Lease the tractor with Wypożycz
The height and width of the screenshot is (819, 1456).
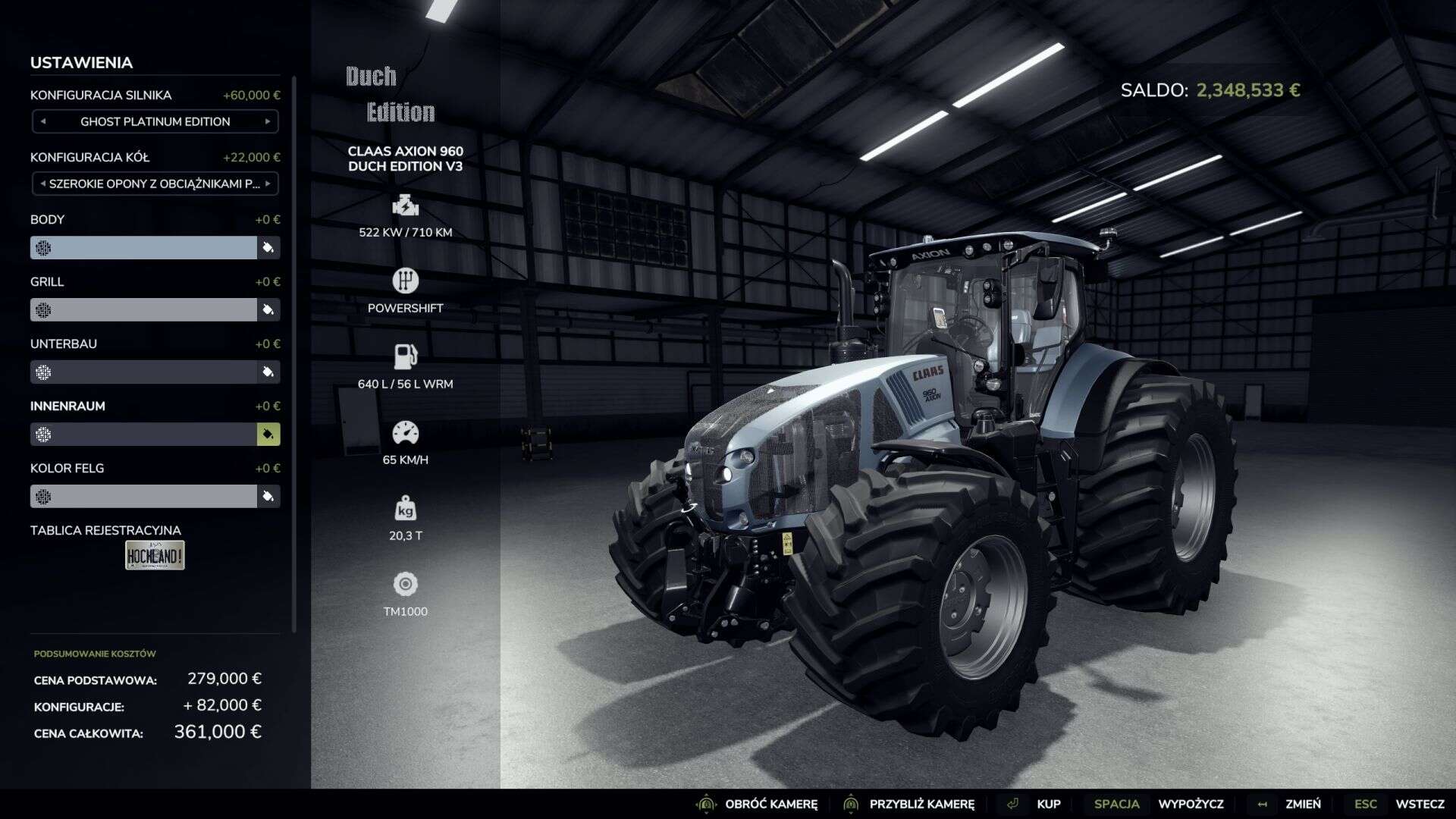(1190, 804)
